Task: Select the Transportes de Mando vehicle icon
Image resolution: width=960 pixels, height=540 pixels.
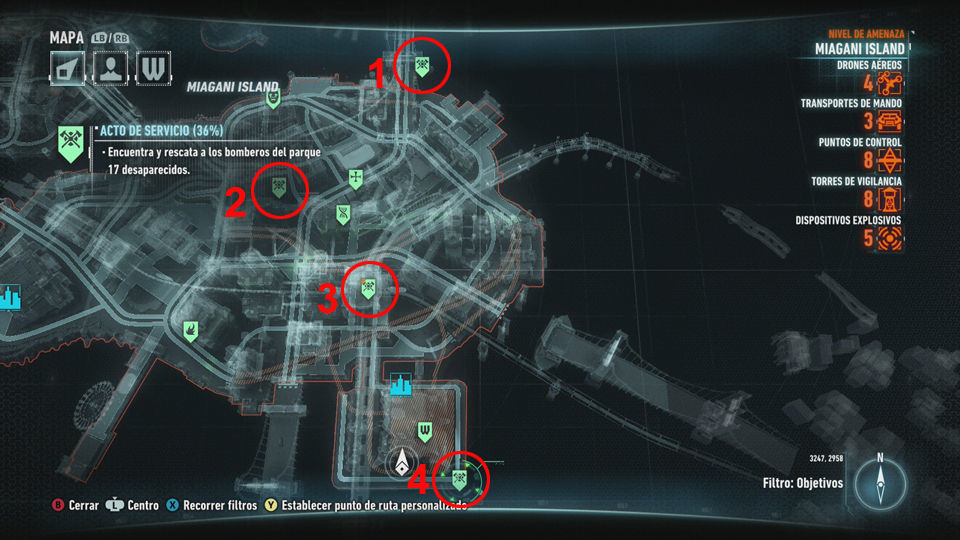Action: [x=890, y=122]
